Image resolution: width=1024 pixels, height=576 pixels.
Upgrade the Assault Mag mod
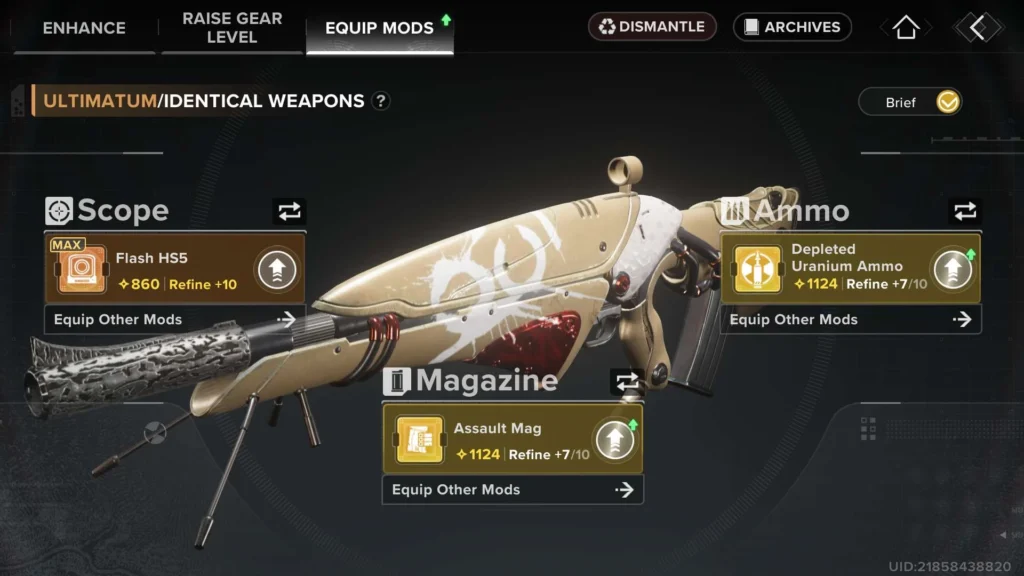pyautogui.click(x=614, y=440)
